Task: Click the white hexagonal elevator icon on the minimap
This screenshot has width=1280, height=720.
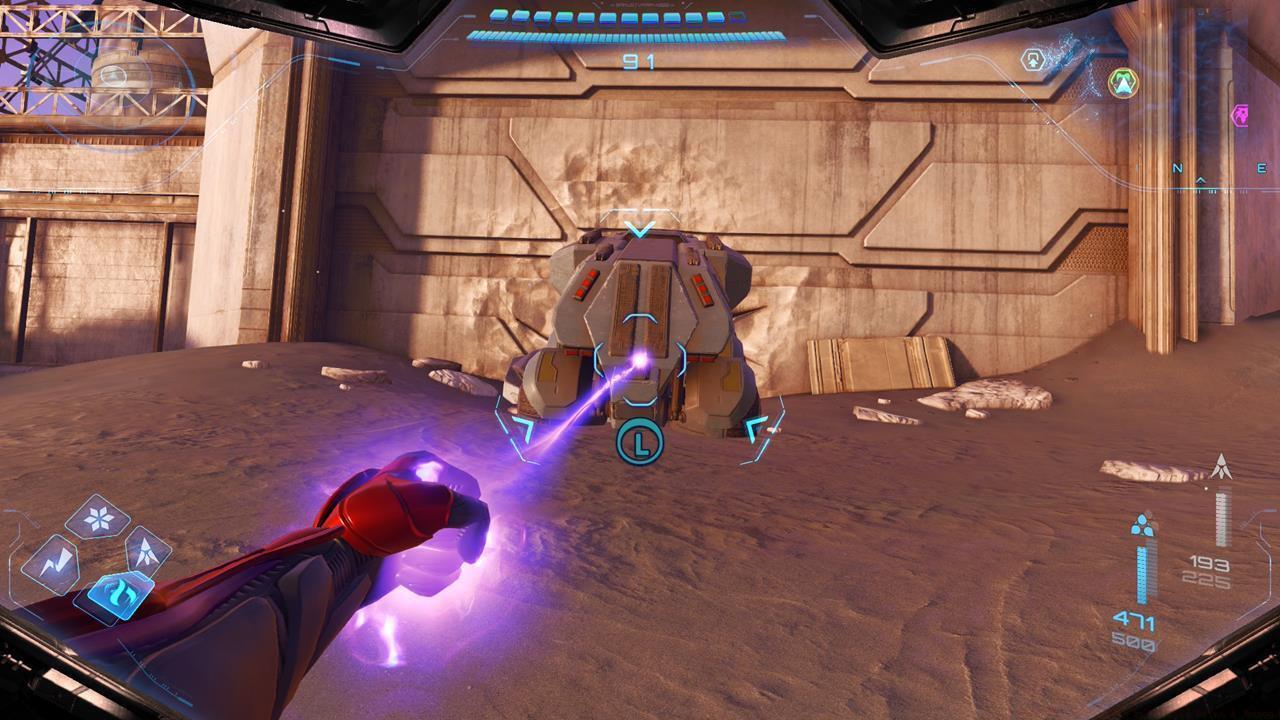Action: [x=1034, y=58]
